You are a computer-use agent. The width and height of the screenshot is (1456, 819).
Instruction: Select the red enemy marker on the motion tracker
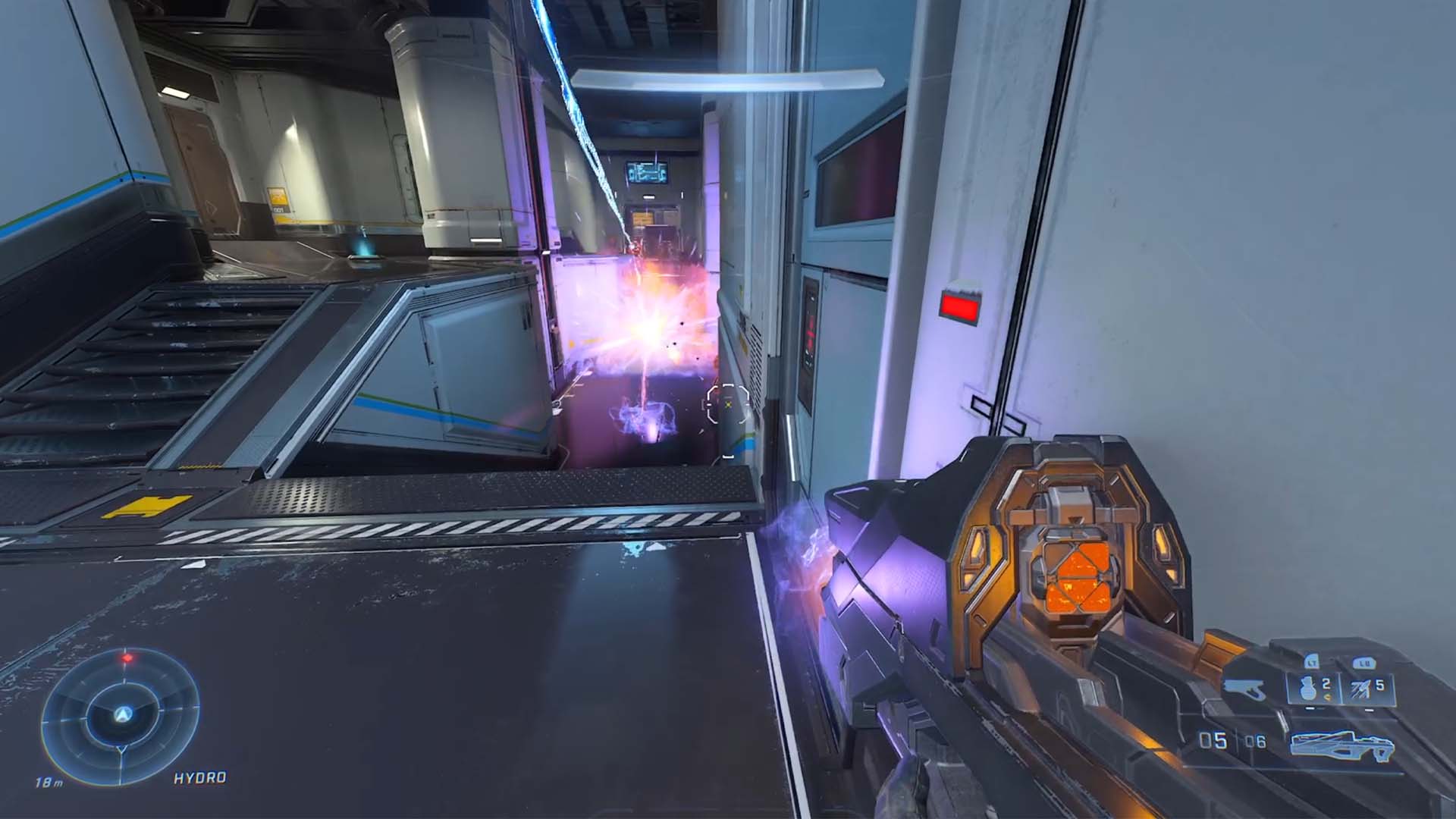[127, 657]
